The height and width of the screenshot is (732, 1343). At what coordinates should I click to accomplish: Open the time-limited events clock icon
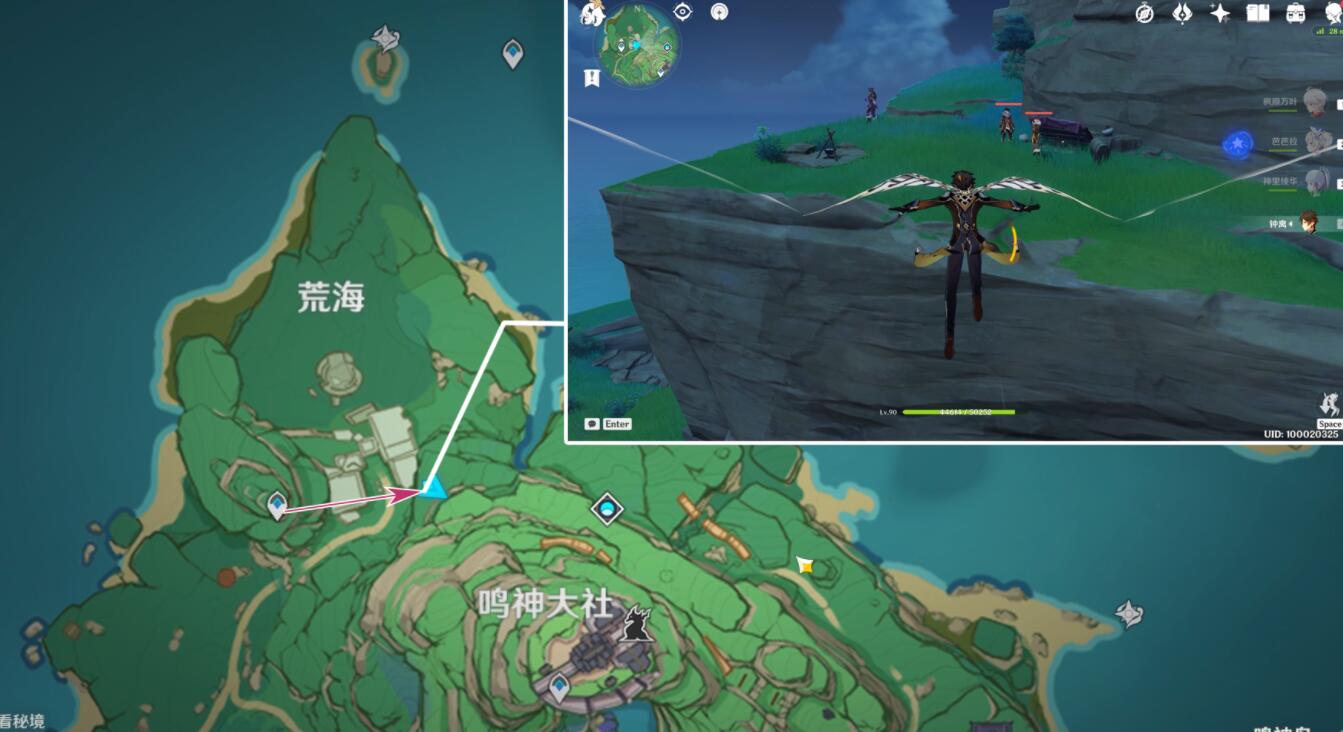click(x=1144, y=13)
